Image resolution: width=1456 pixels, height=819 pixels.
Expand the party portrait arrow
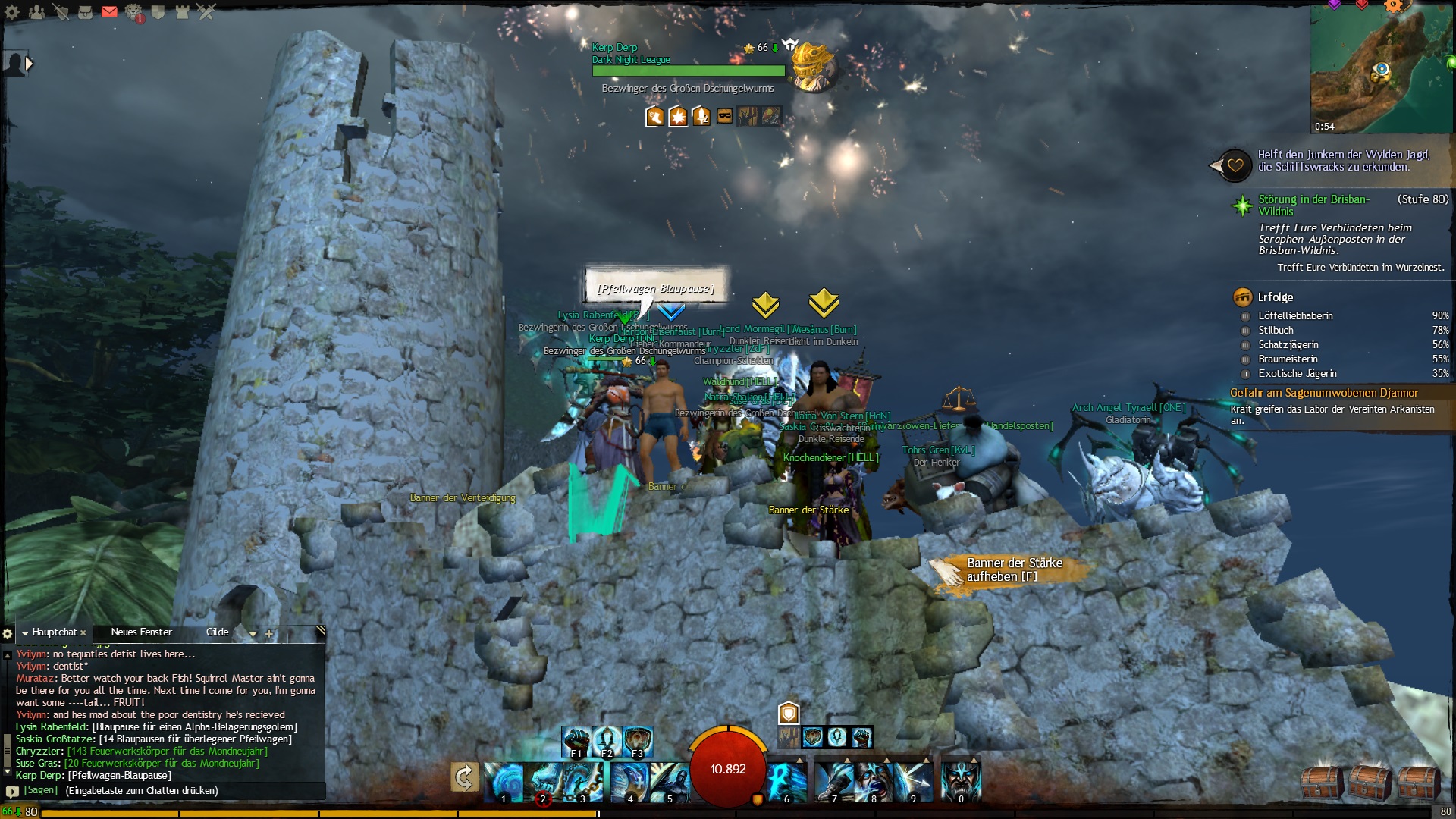[x=29, y=64]
